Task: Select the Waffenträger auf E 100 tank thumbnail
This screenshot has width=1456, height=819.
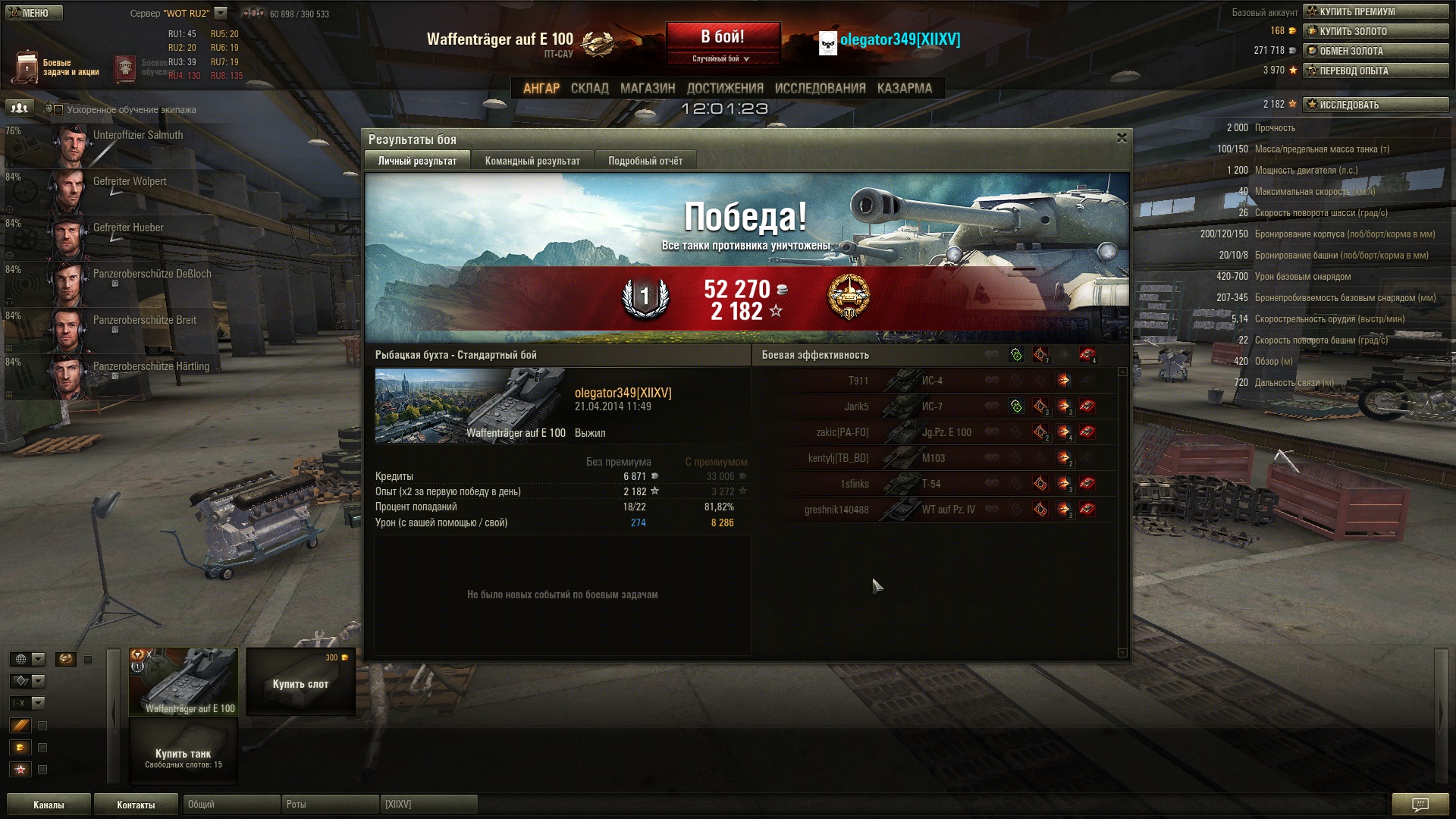Action: pyautogui.click(x=184, y=681)
